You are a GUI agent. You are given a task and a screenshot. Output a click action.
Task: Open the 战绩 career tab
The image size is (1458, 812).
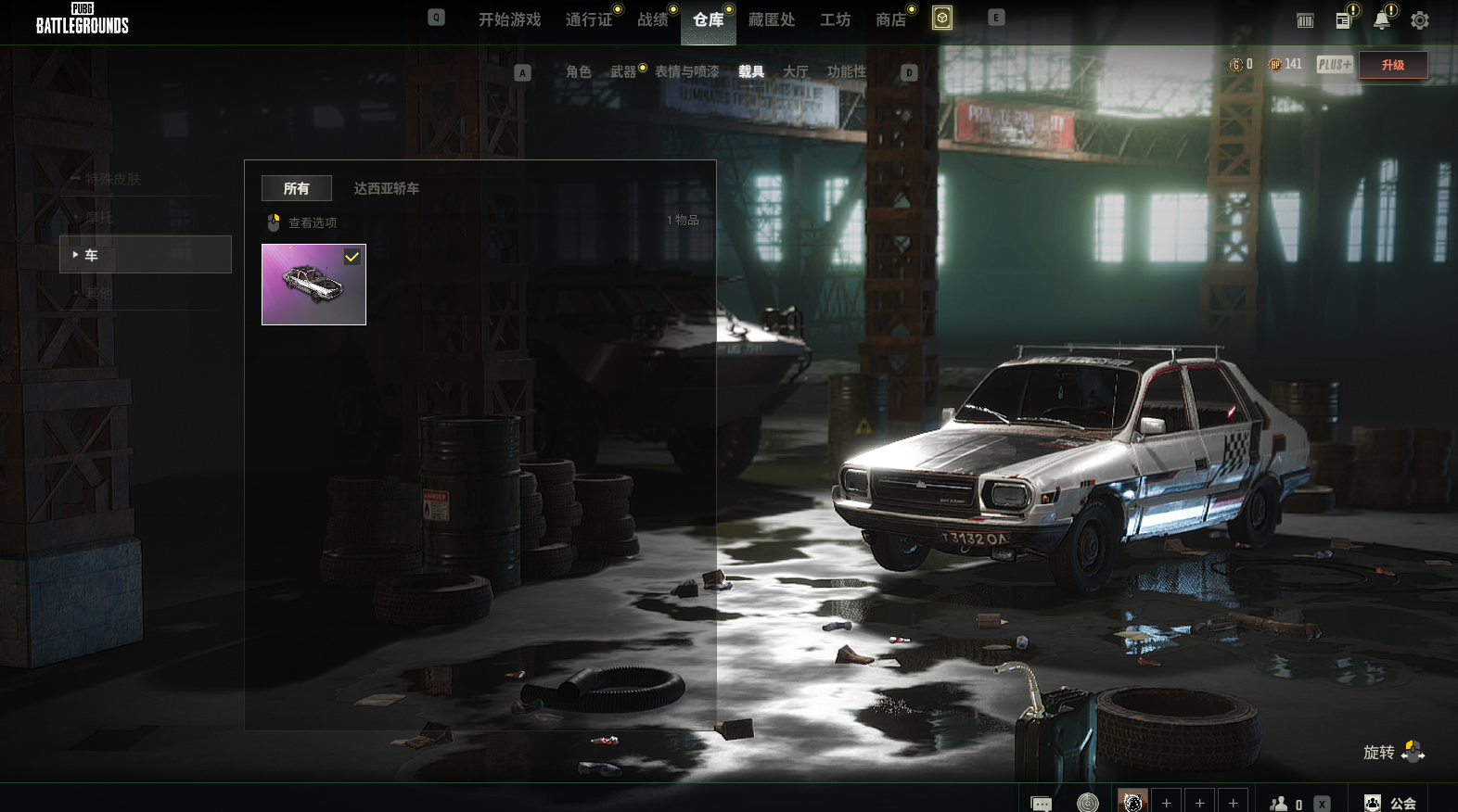coord(653,19)
